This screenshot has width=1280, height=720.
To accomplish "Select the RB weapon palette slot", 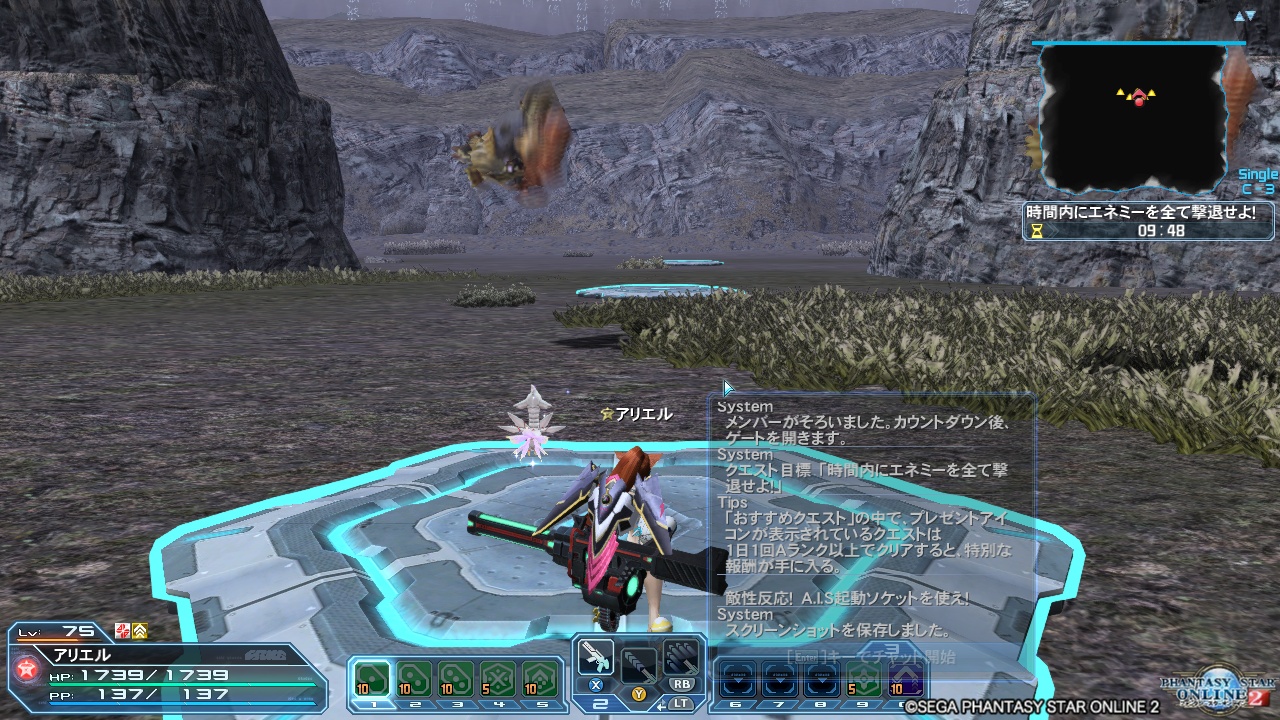I will click(680, 659).
